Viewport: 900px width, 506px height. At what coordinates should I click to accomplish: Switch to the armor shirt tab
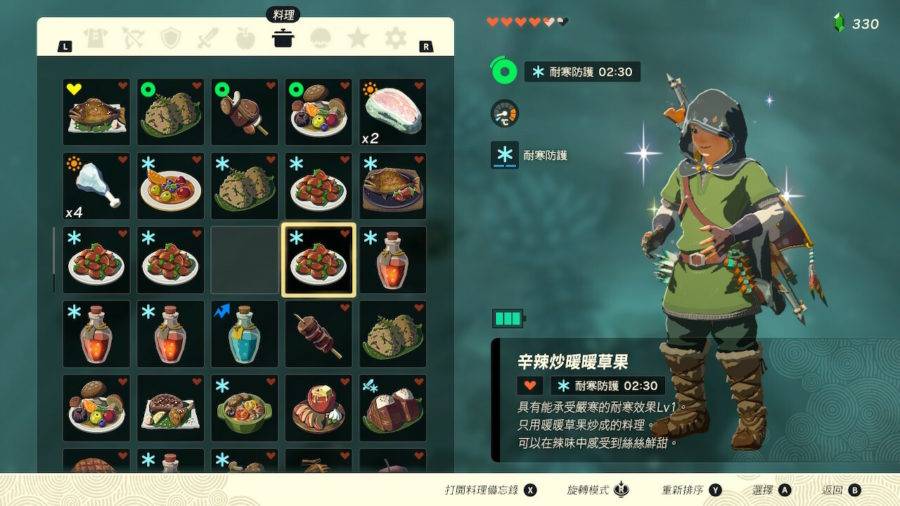(95, 39)
